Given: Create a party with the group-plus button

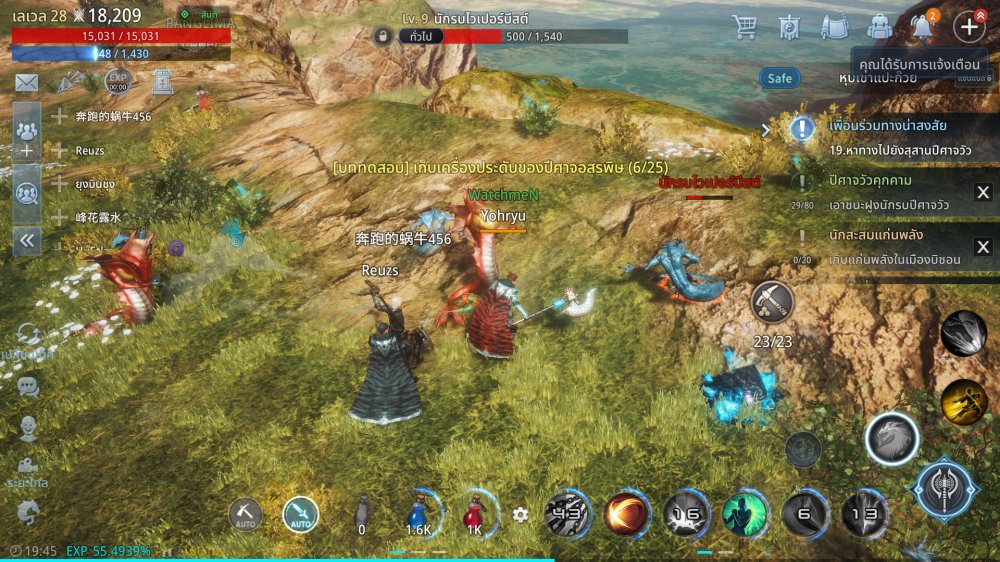Looking at the screenshot, I should click(x=26, y=138).
